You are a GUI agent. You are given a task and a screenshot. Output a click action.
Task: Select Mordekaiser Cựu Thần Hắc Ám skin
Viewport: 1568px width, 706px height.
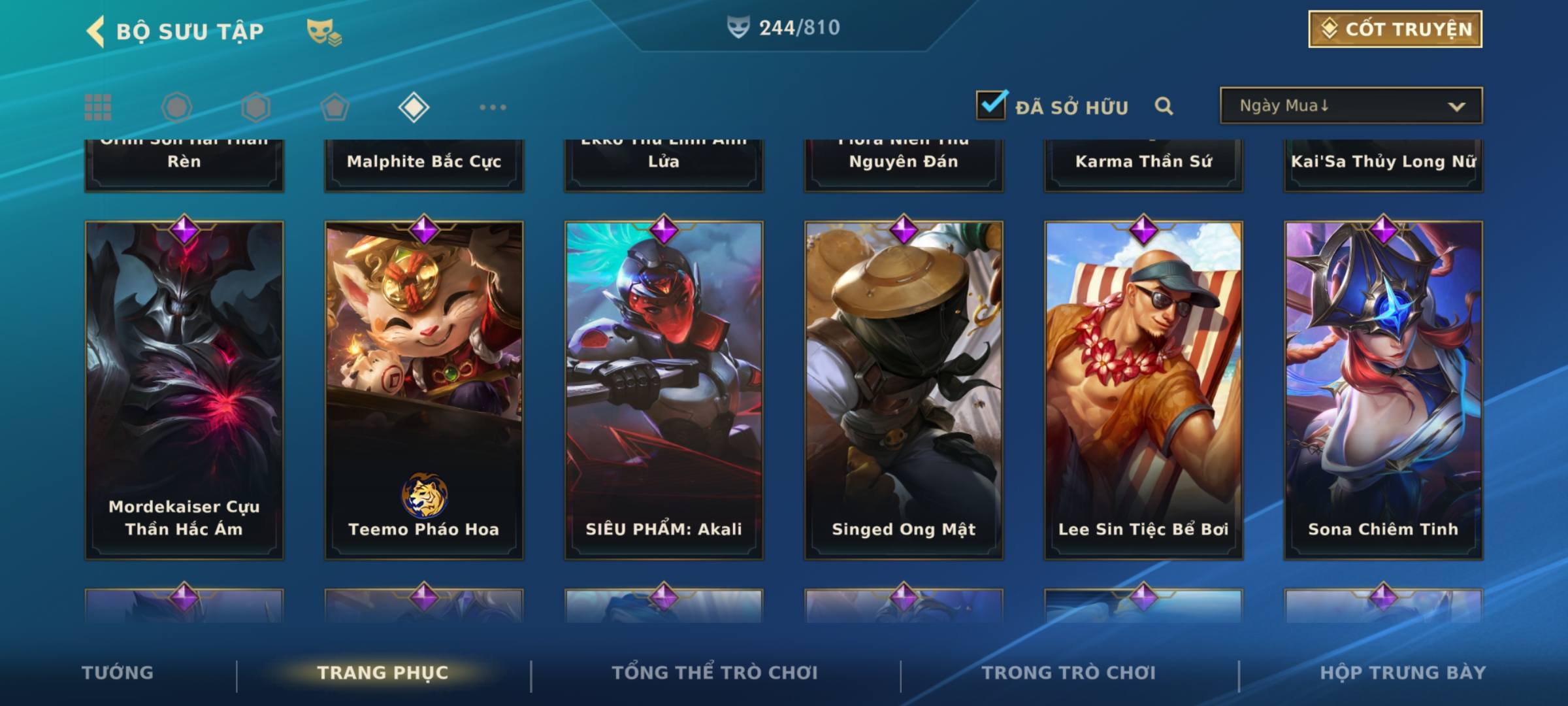point(184,390)
